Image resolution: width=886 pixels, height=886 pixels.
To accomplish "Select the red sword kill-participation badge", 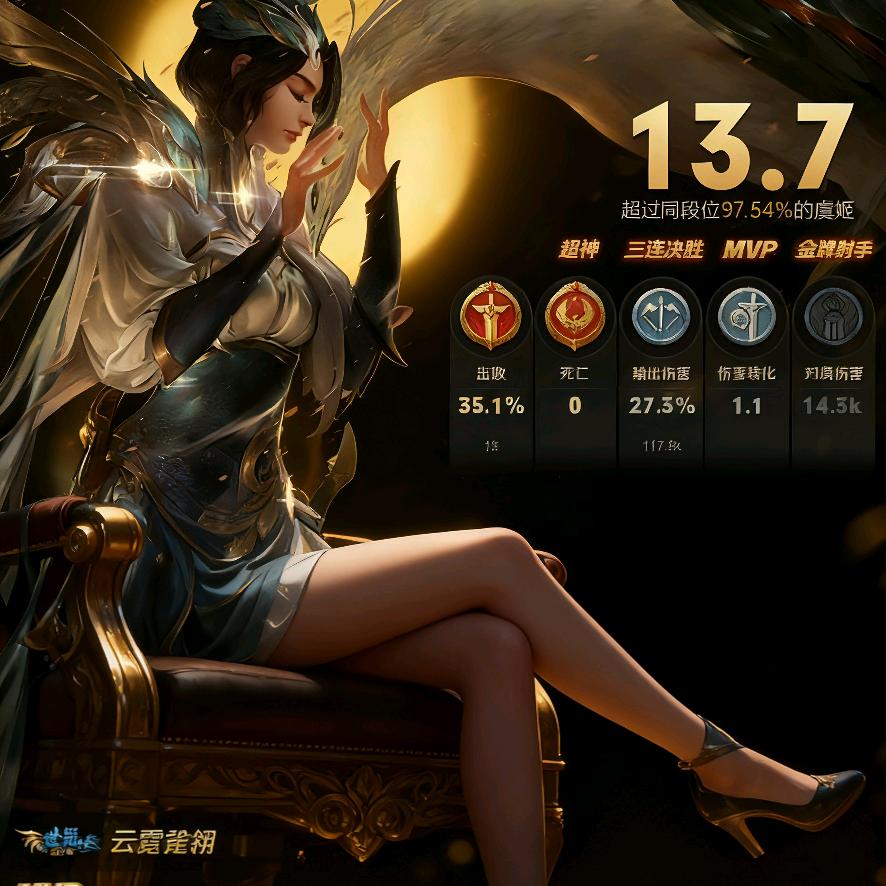I will pos(490,318).
